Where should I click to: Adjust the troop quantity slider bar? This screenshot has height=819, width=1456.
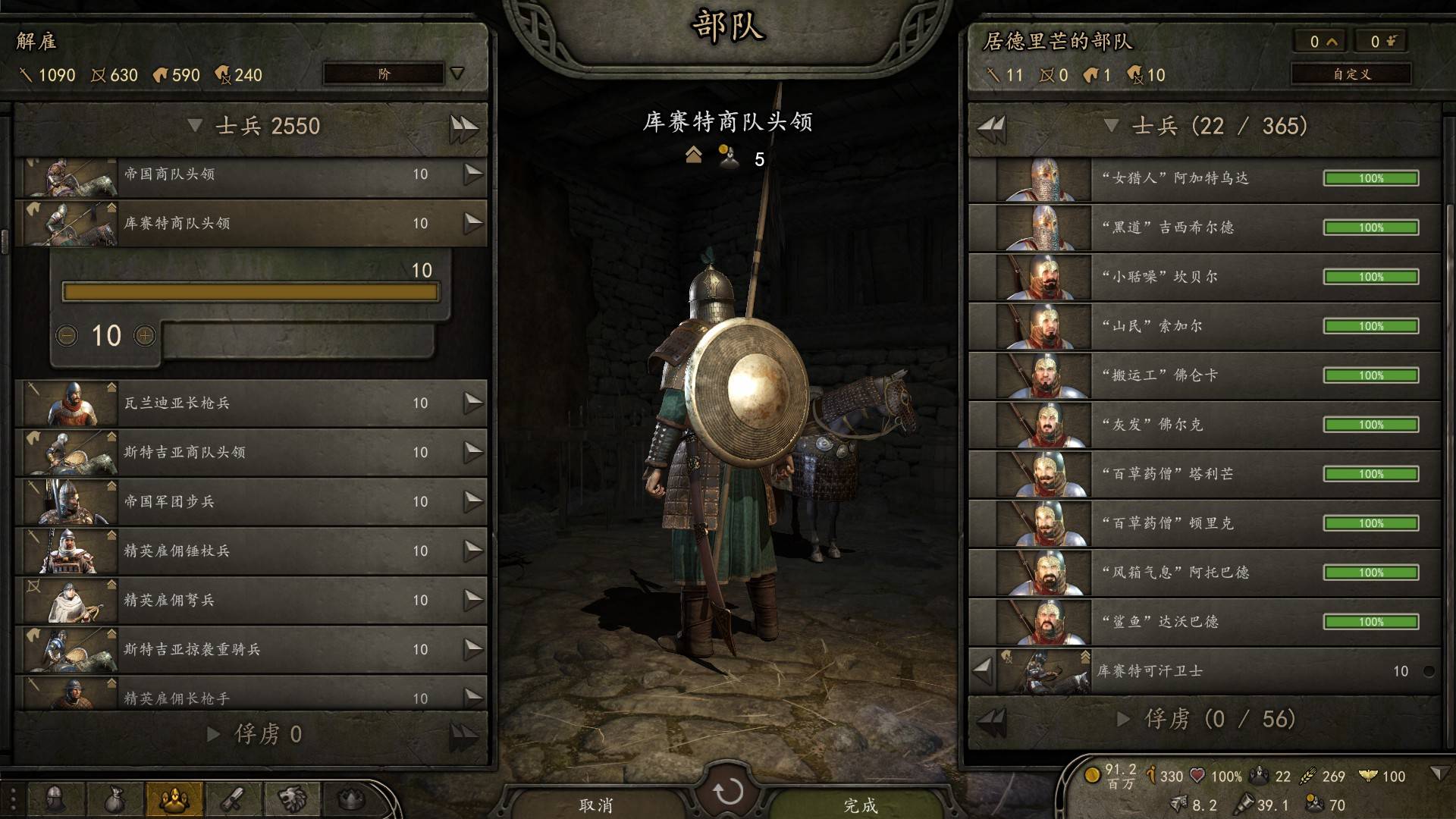pyautogui.click(x=250, y=293)
